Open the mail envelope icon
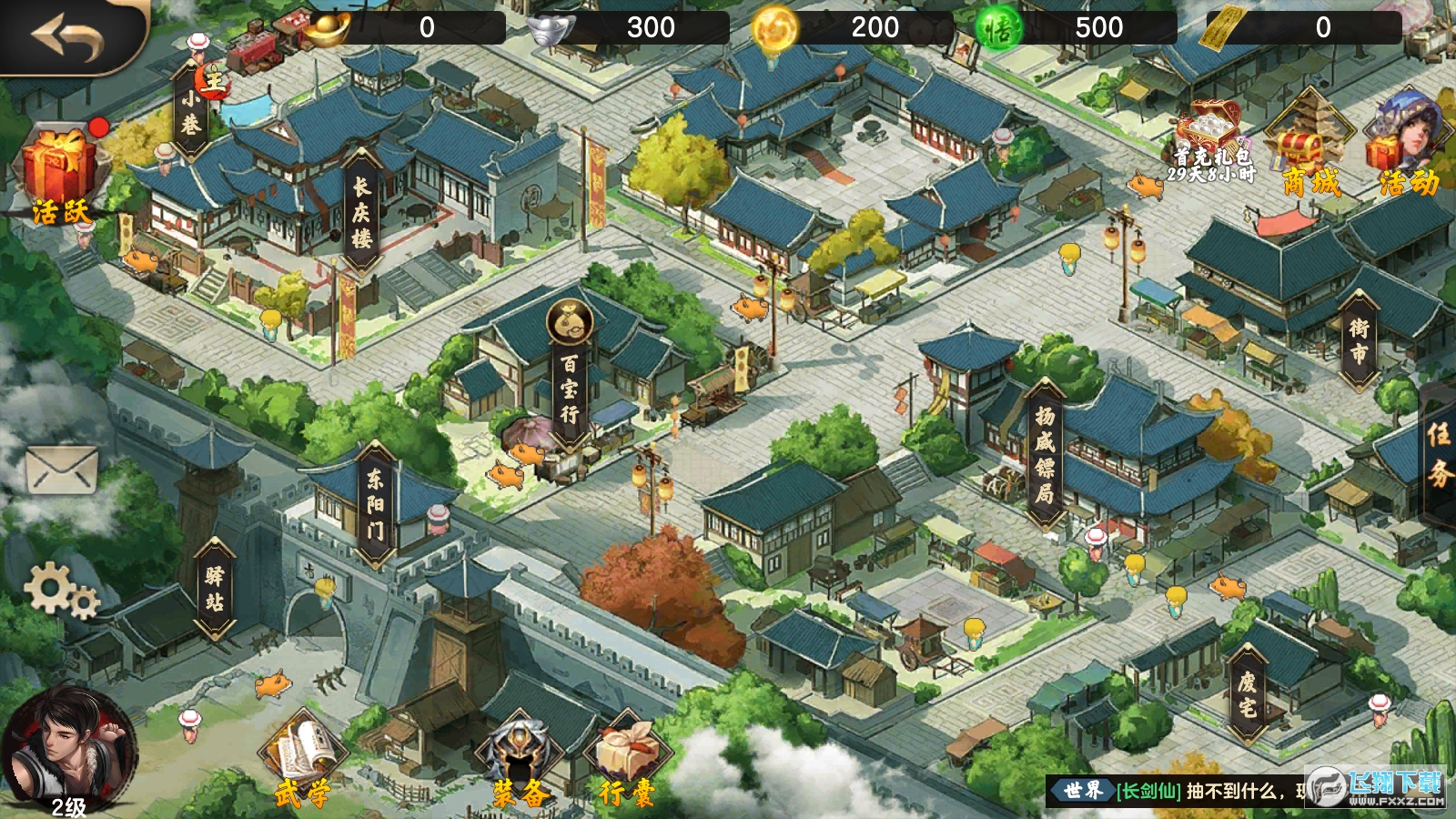This screenshot has width=1456, height=819. pos(61,470)
